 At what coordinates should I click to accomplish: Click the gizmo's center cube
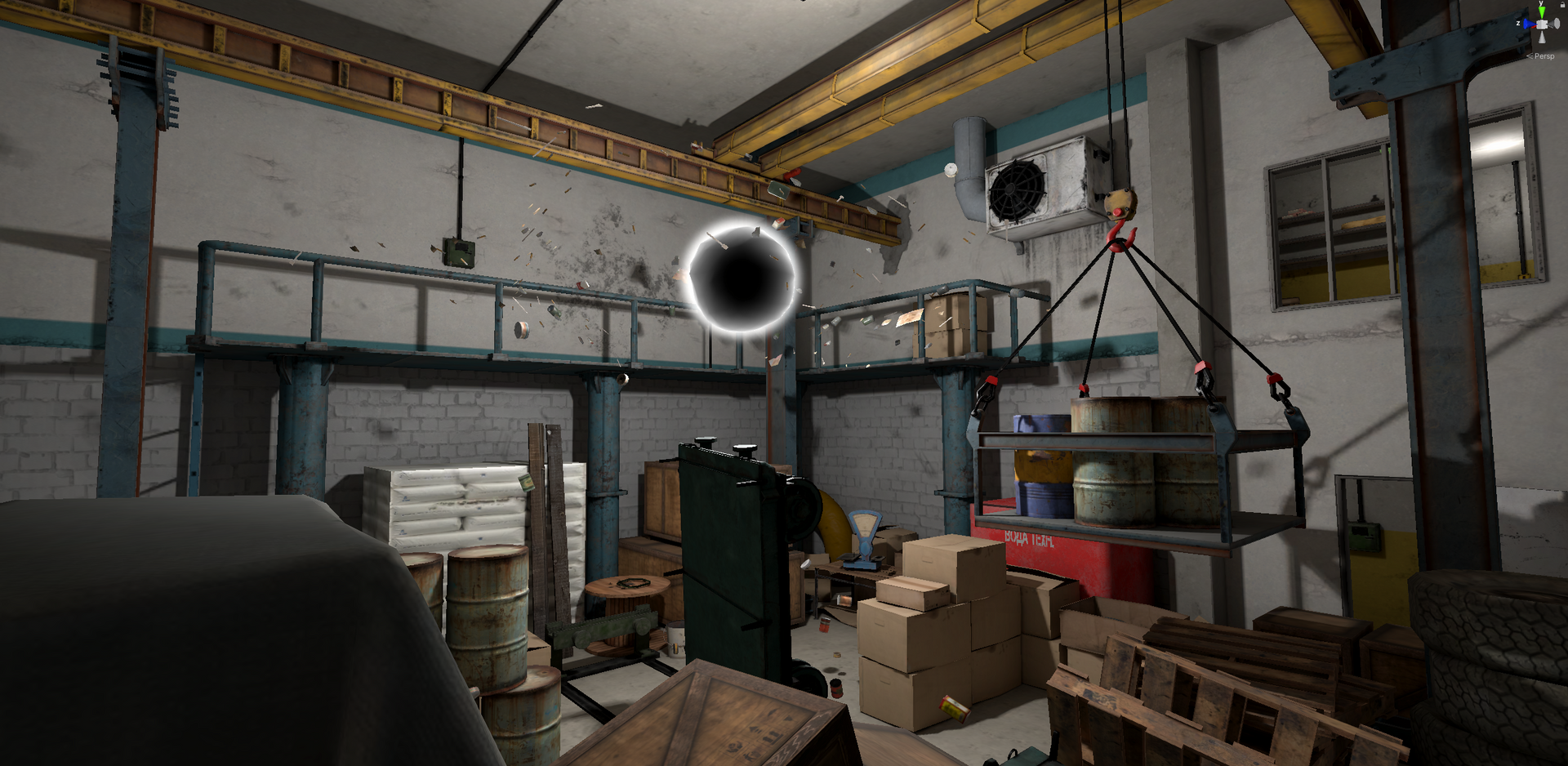click(1542, 24)
